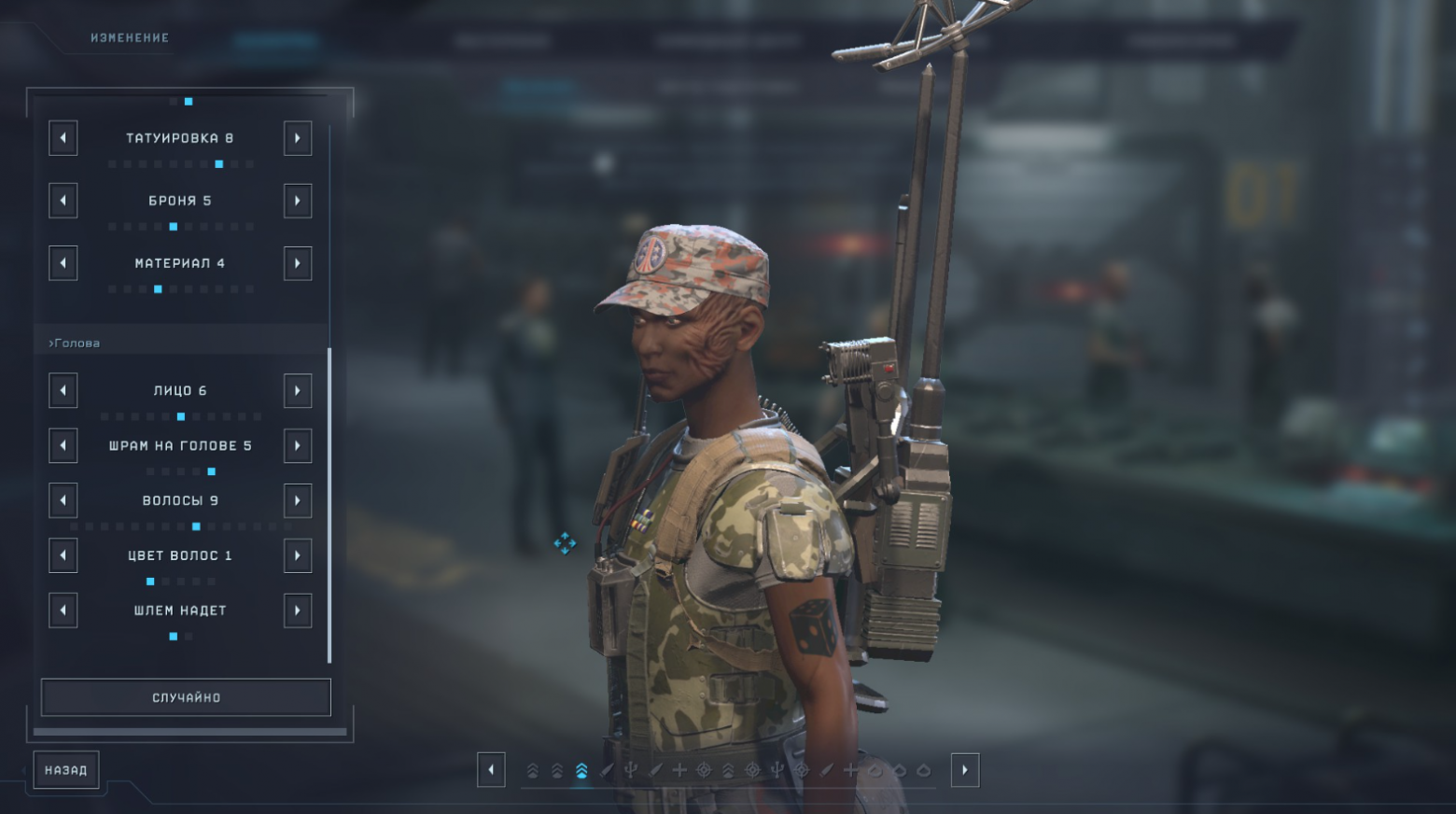Select previous ШРАМ НА ГОЛОВЕ option

pyautogui.click(x=63, y=445)
